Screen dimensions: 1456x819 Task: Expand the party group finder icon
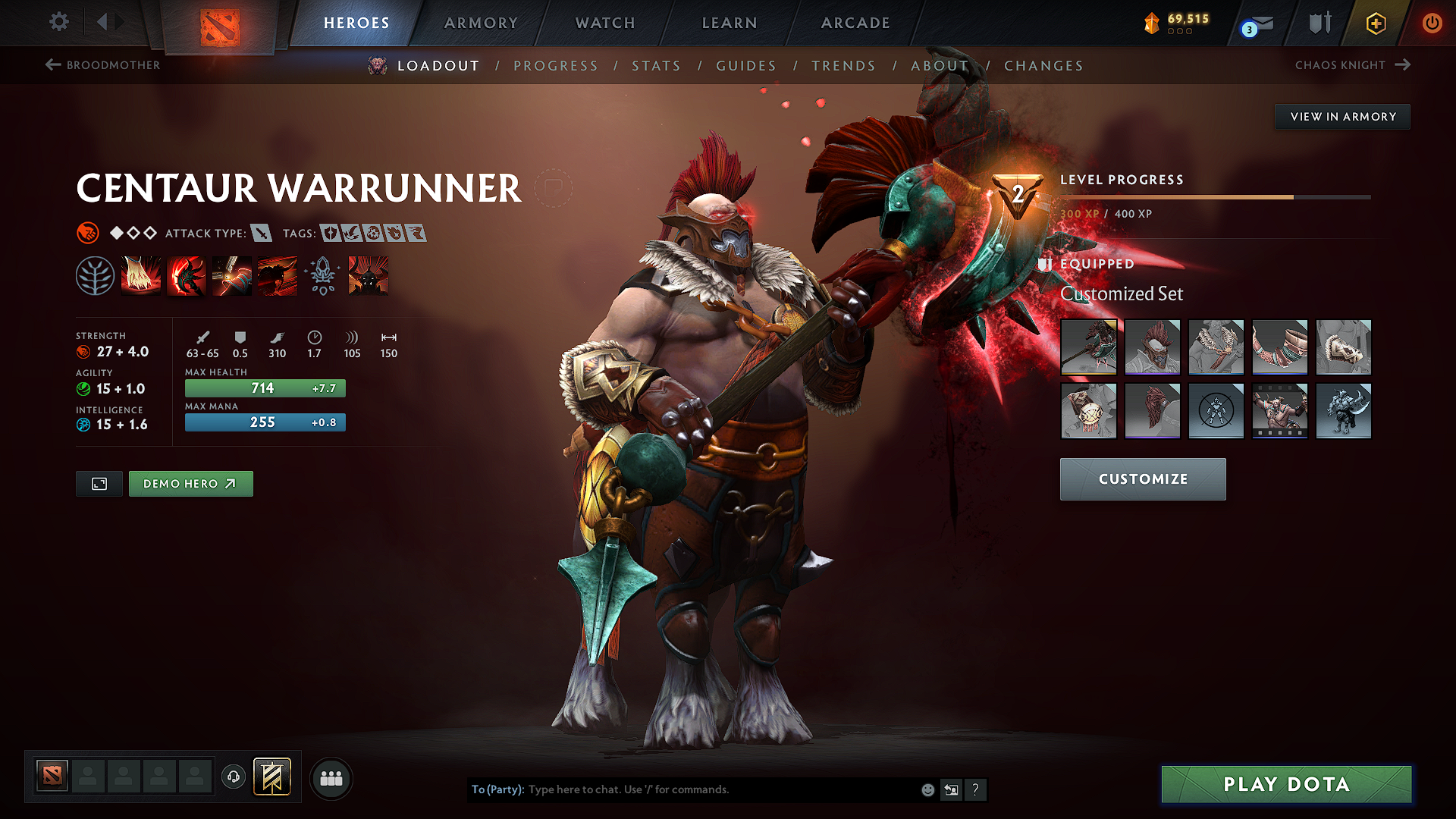331,778
